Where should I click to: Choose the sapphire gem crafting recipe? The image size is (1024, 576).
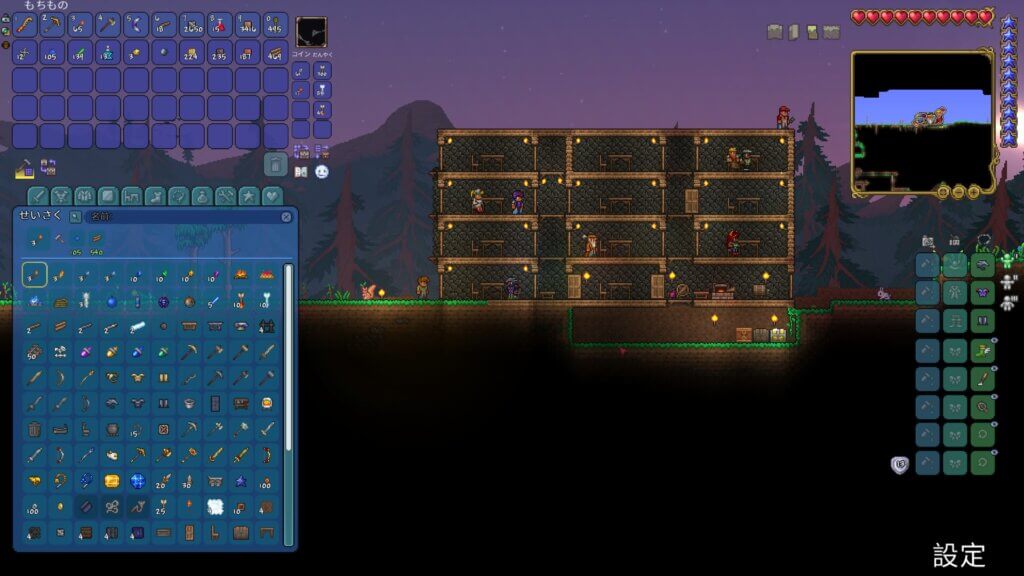tap(138, 482)
